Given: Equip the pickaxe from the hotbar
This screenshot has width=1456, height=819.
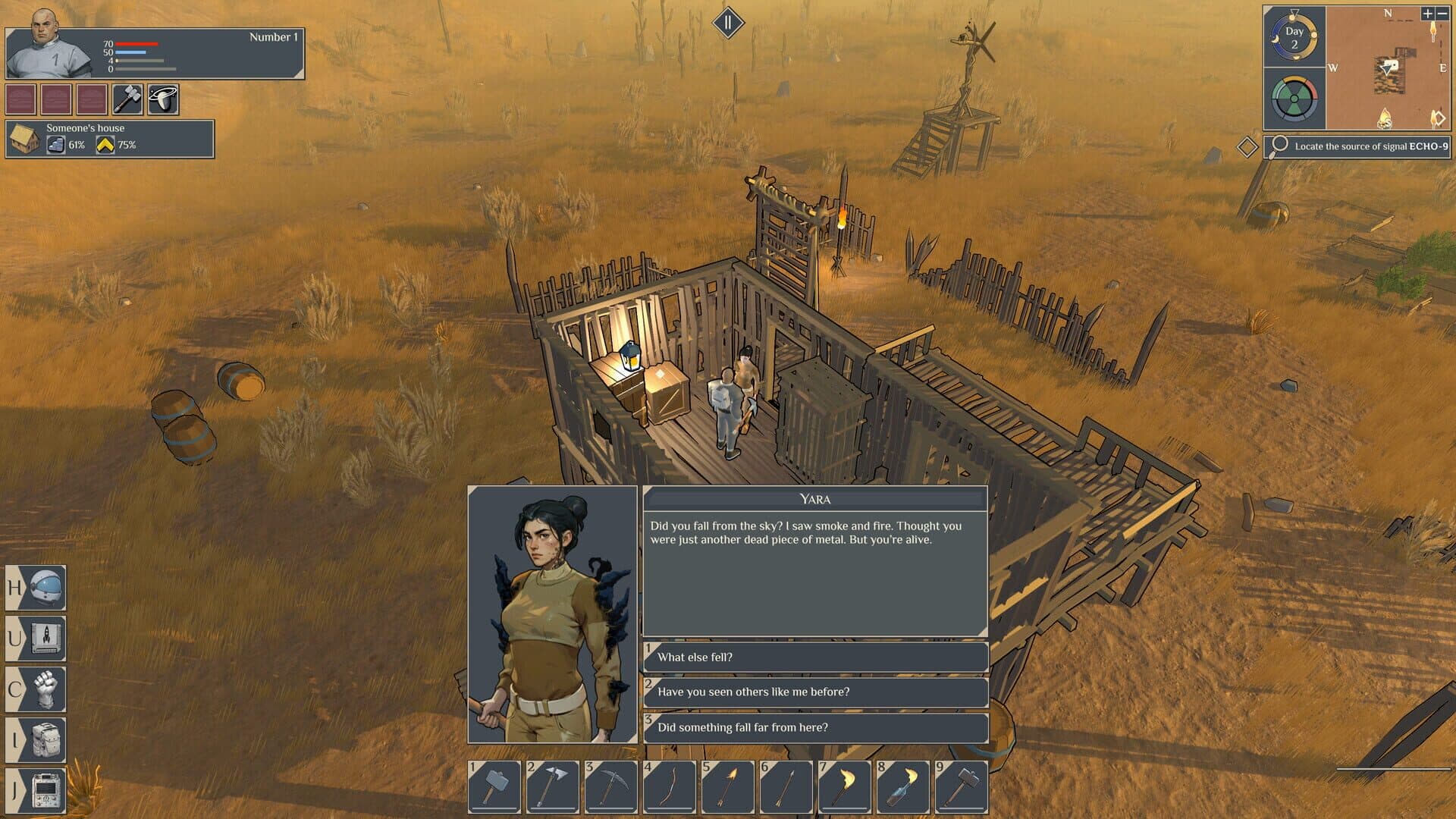Looking at the screenshot, I should pos(610,786).
